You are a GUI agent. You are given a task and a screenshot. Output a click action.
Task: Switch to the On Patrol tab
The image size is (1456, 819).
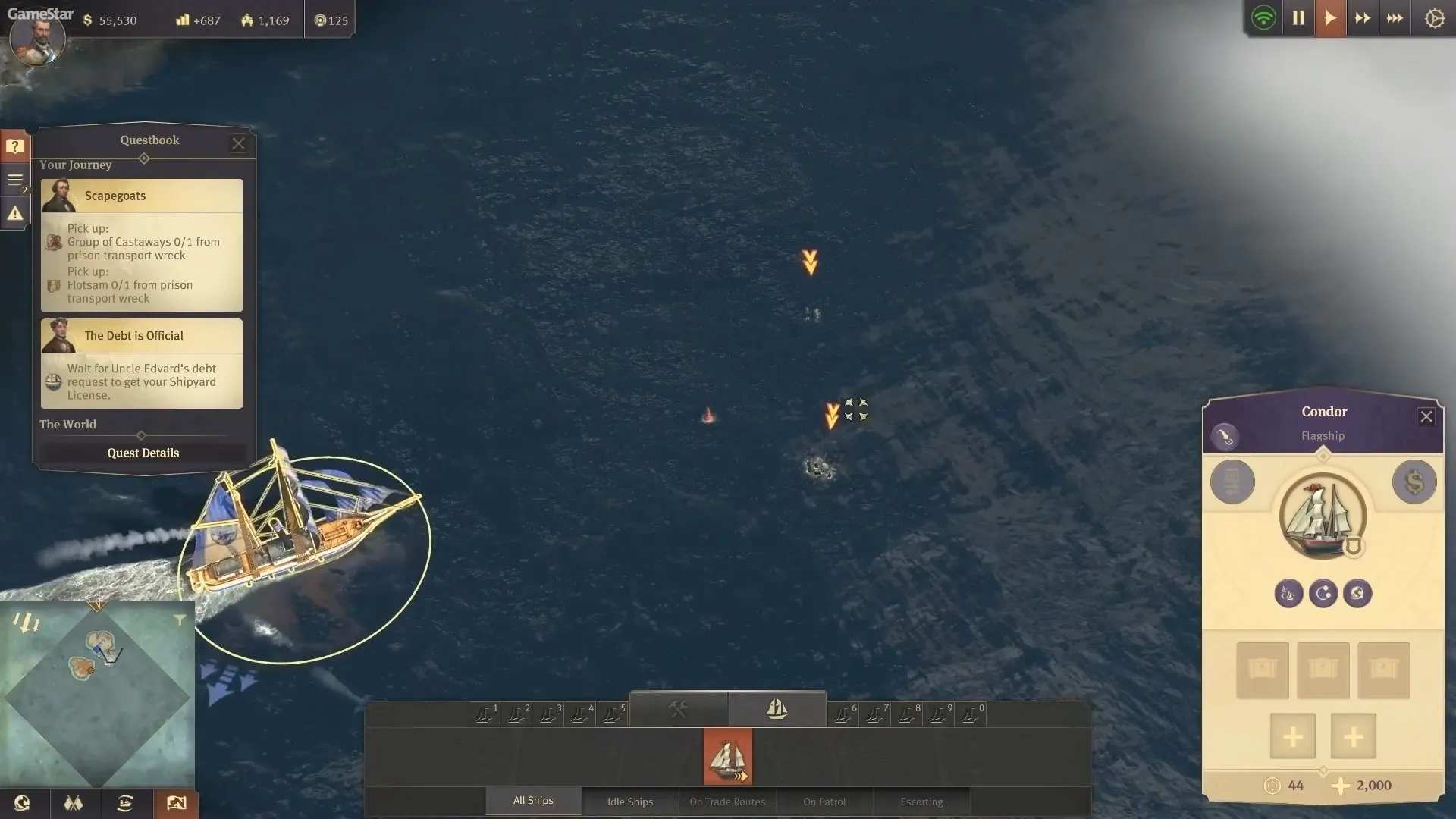(824, 802)
